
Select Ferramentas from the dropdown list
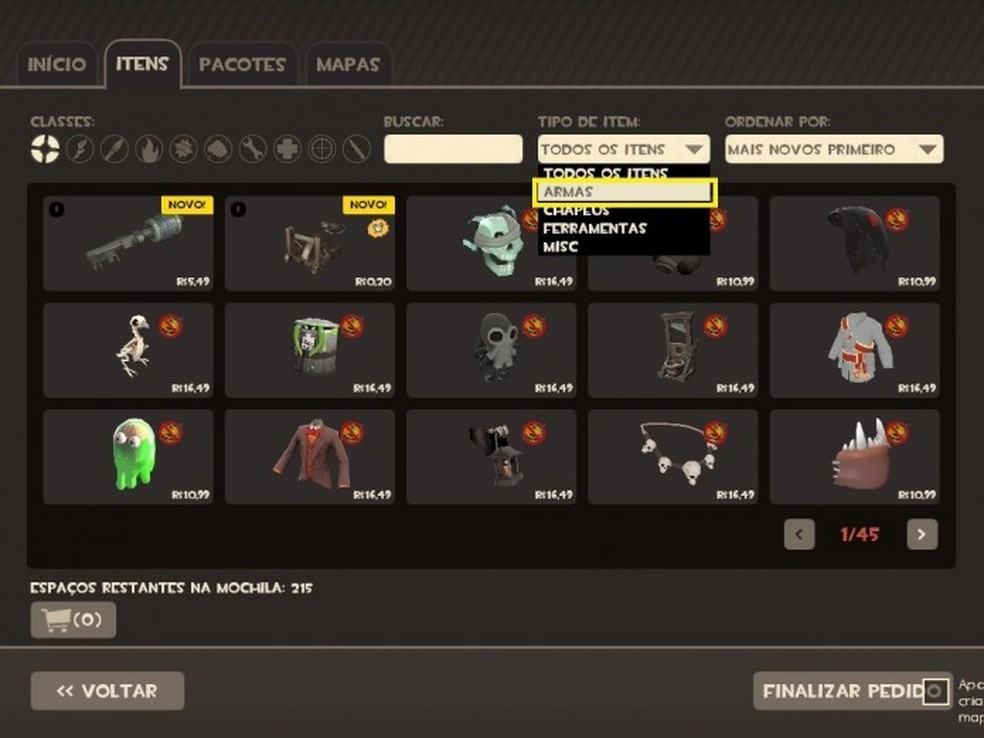594,228
